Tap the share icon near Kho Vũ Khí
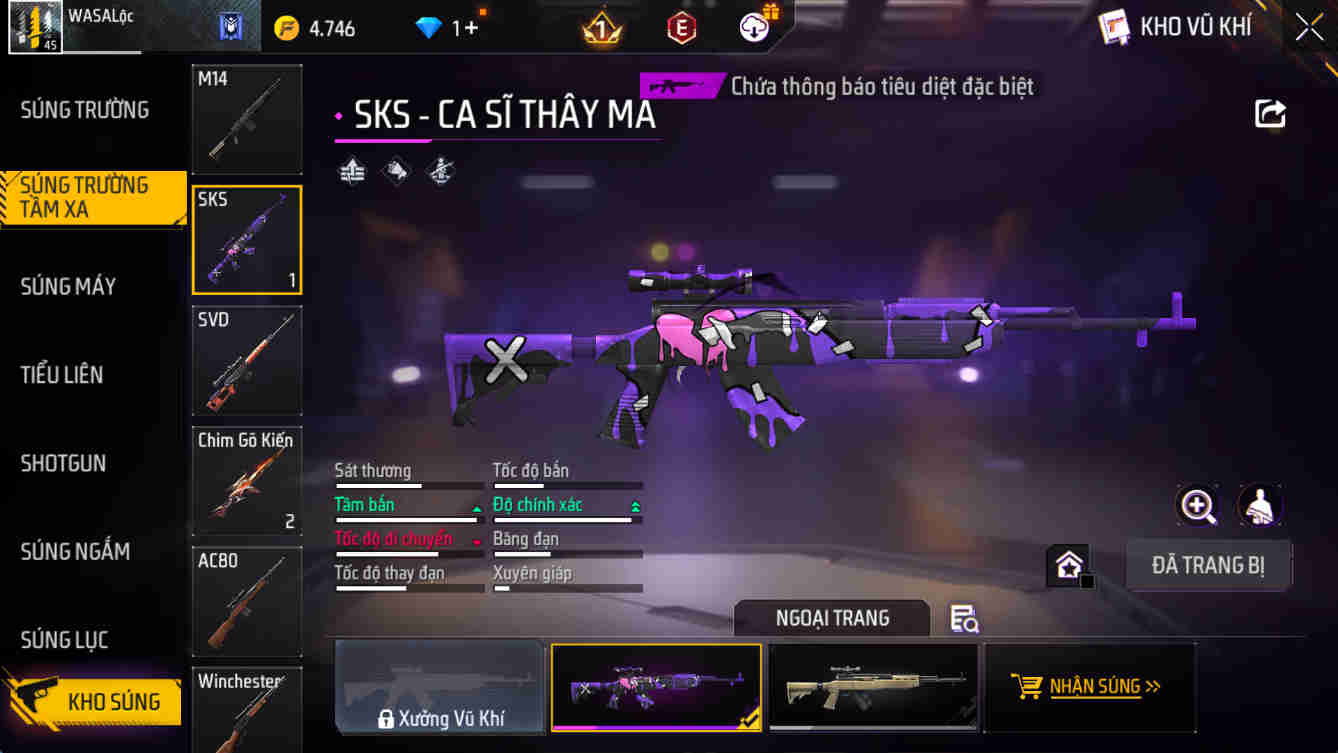 (x=1270, y=113)
